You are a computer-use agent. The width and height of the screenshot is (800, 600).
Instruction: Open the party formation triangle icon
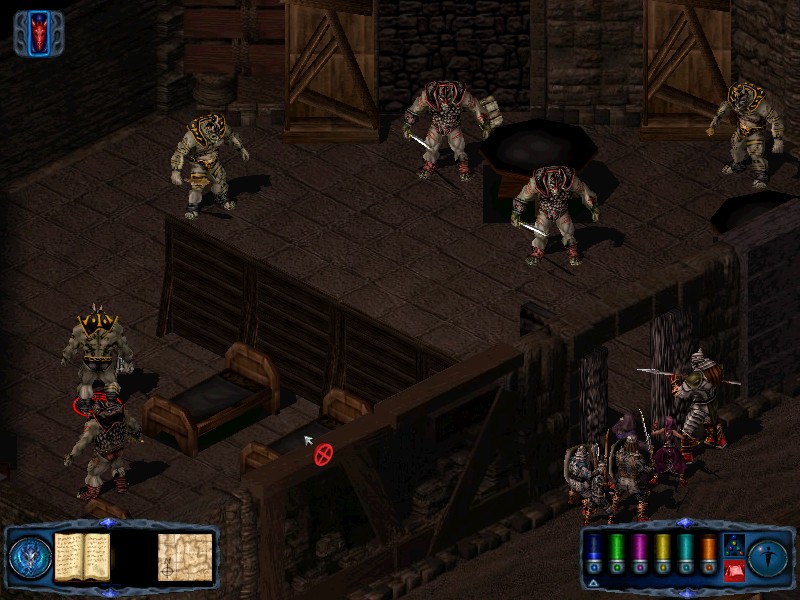click(x=733, y=543)
